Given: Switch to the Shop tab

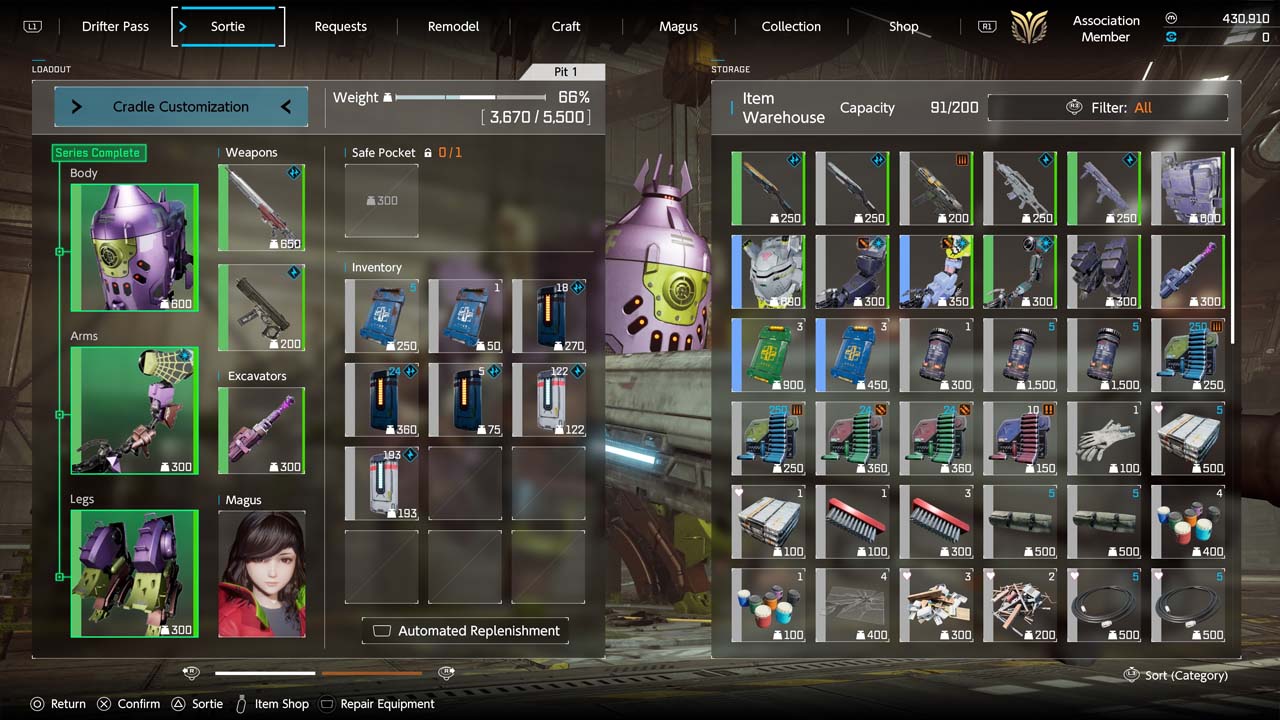Looking at the screenshot, I should [903, 27].
